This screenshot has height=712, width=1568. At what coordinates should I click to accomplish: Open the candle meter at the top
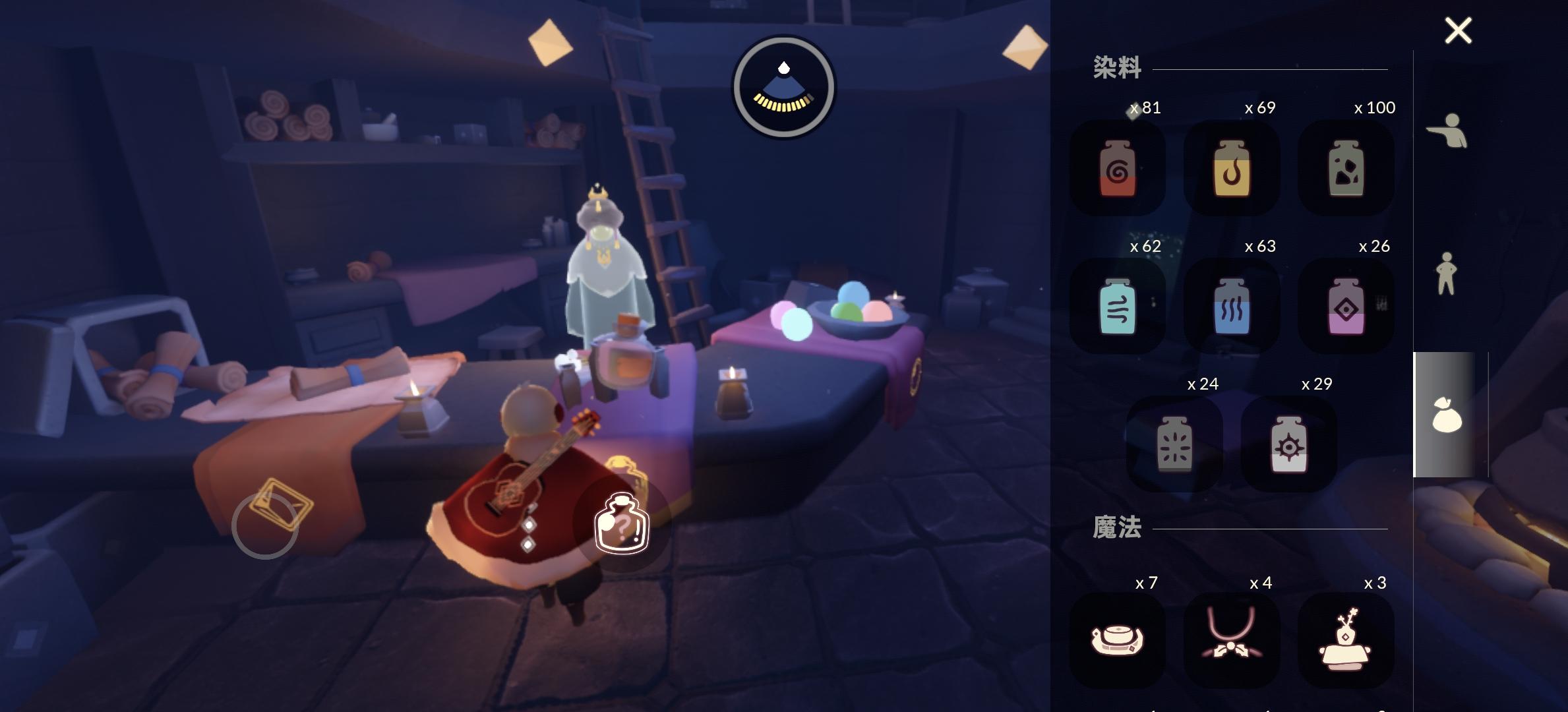(784, 84)
